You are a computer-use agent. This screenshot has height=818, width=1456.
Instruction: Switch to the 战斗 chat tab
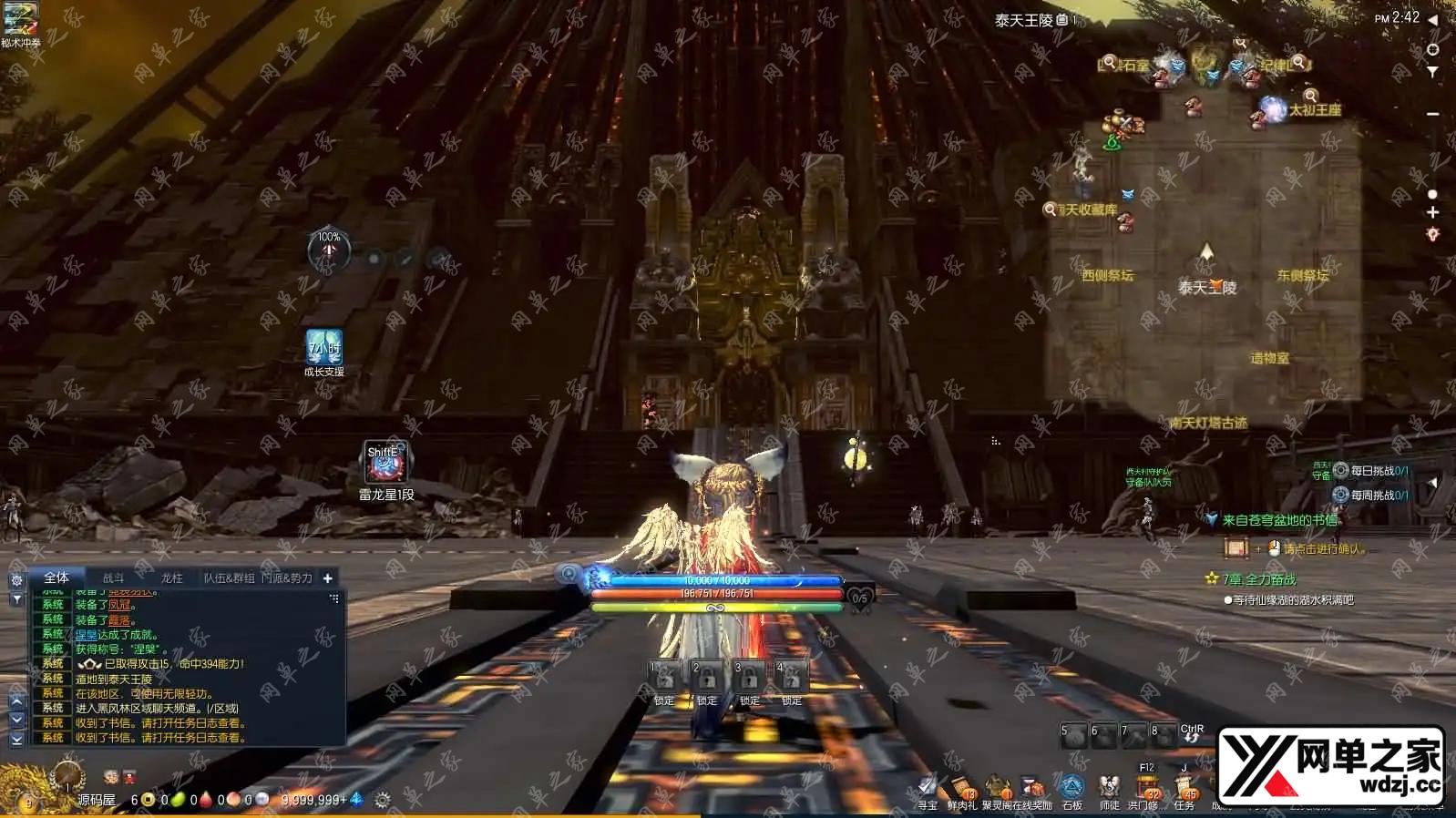coord(113,578)
